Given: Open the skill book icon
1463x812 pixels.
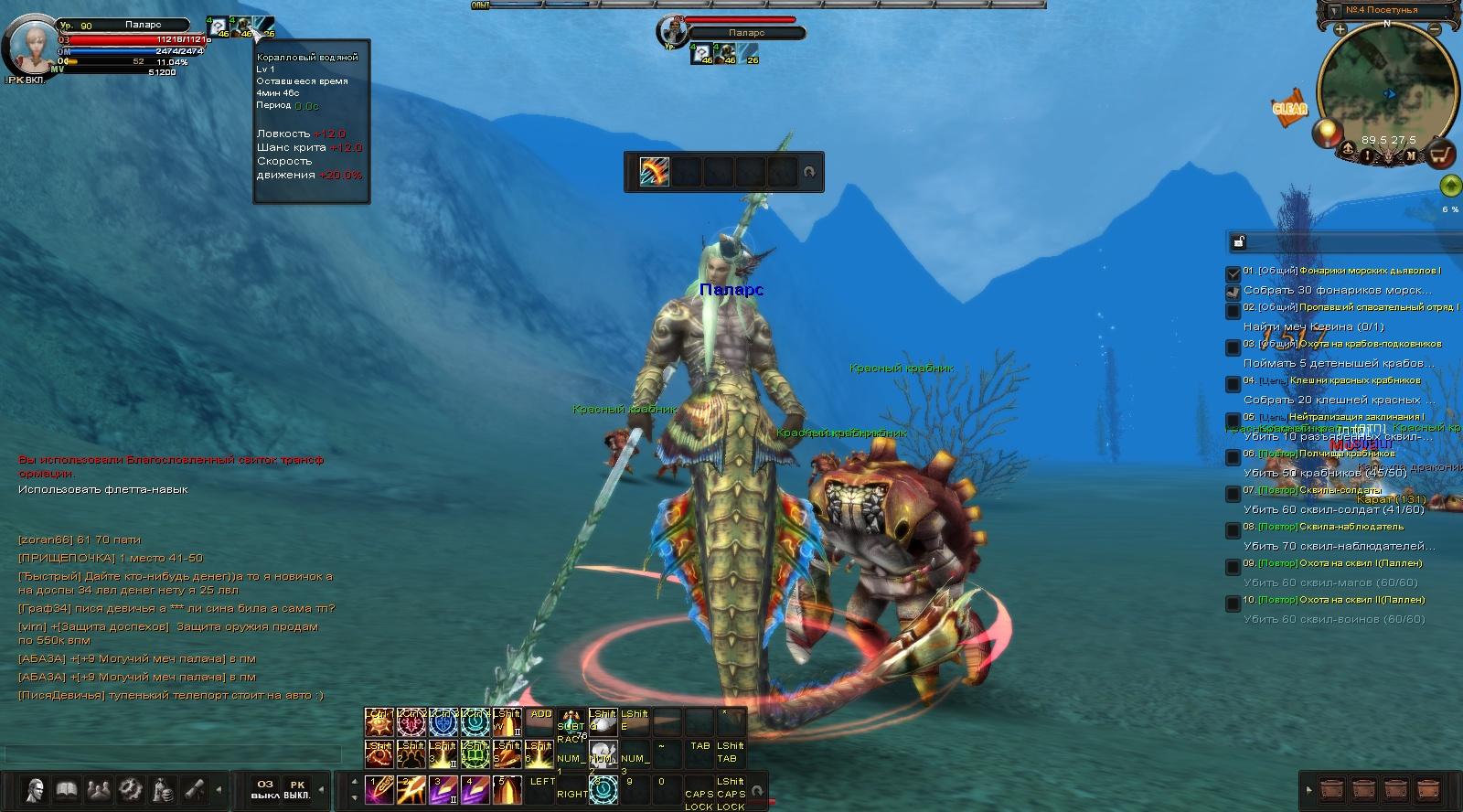Looking at the screenshot, I should [66, 788].
